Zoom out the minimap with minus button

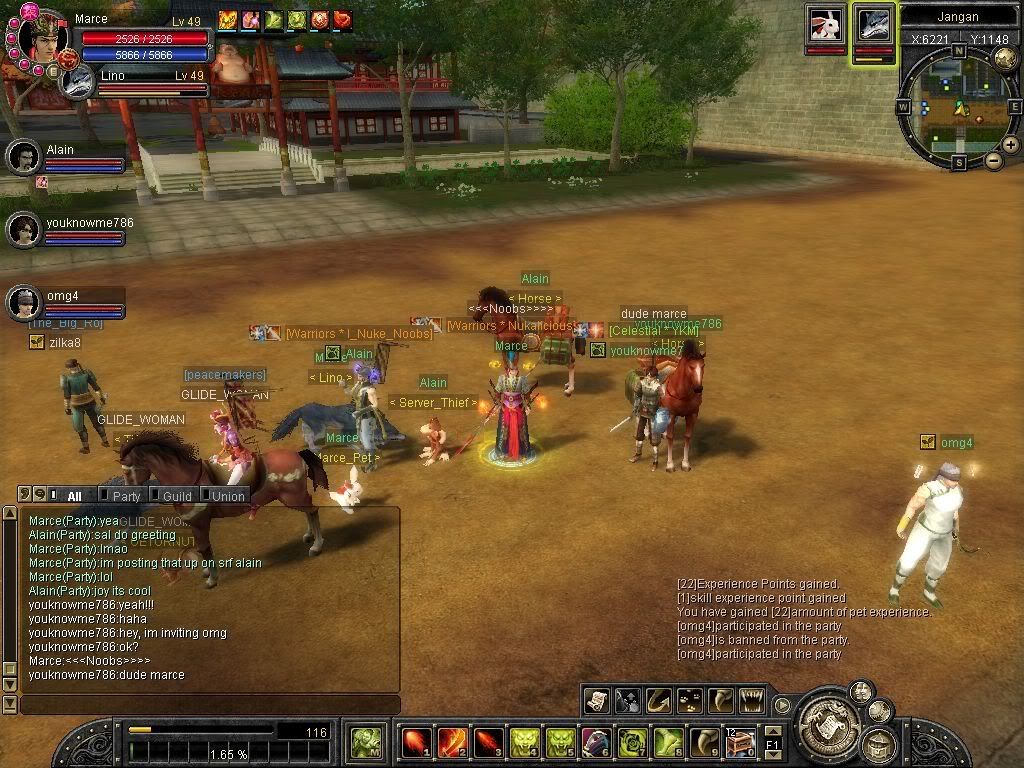994,160
